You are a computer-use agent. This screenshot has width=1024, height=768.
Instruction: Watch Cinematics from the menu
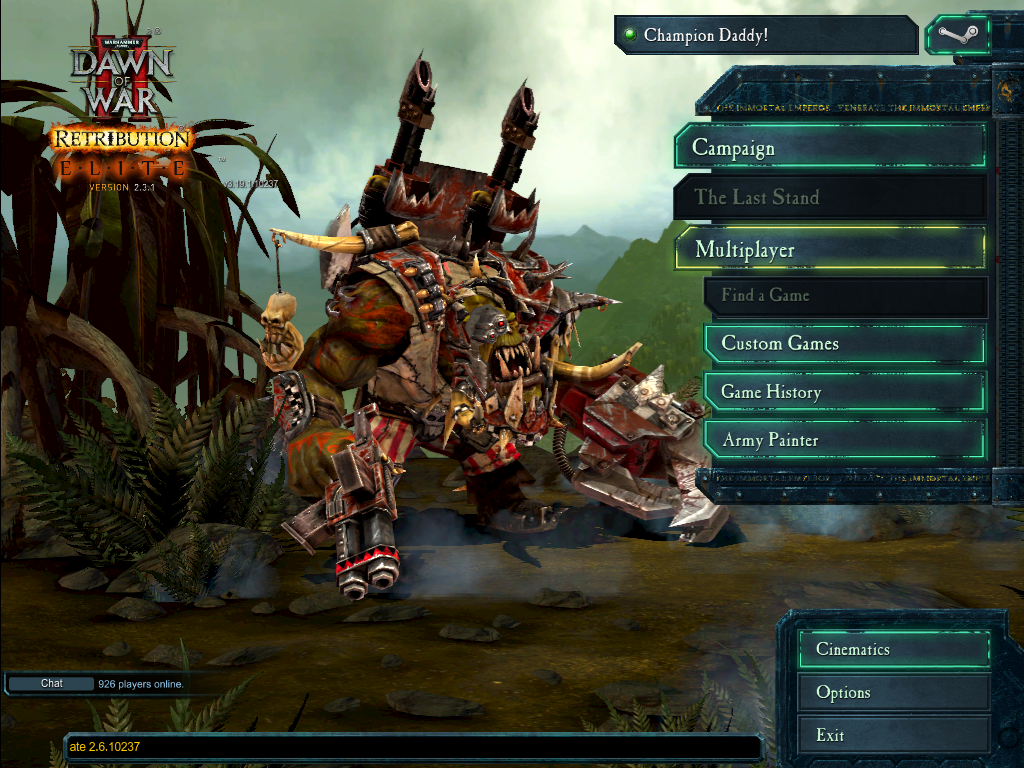click(x=894, y=649)
